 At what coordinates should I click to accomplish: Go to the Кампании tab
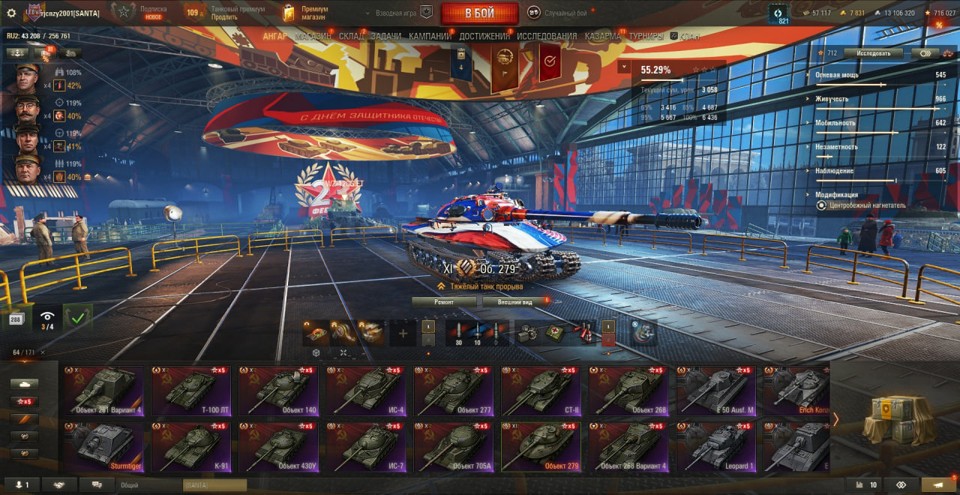click(x=429, y=36)
